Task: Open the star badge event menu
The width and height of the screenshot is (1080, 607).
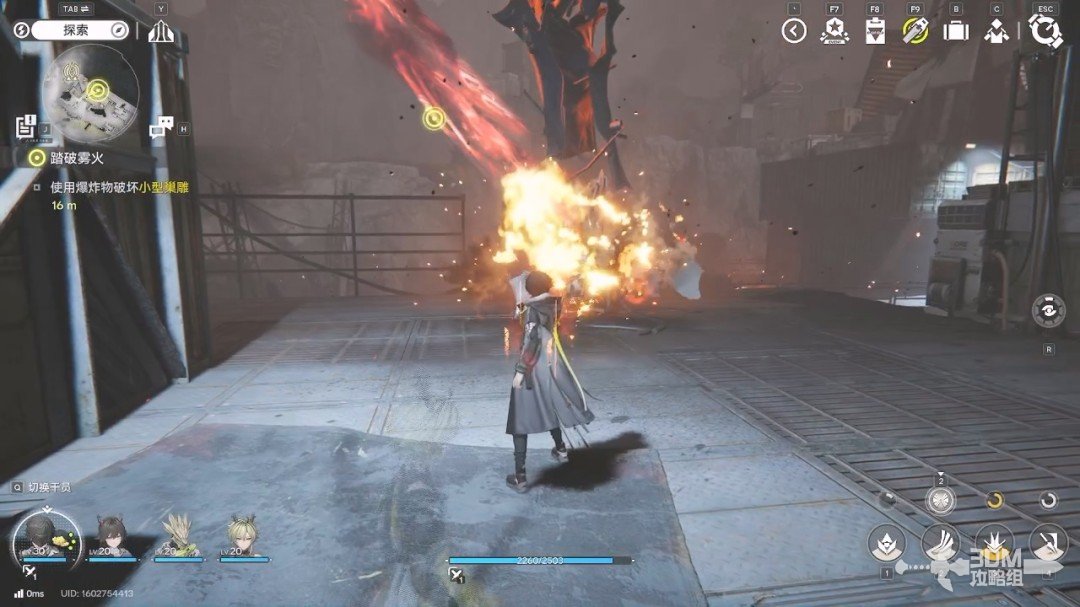Action: point(834,31)
